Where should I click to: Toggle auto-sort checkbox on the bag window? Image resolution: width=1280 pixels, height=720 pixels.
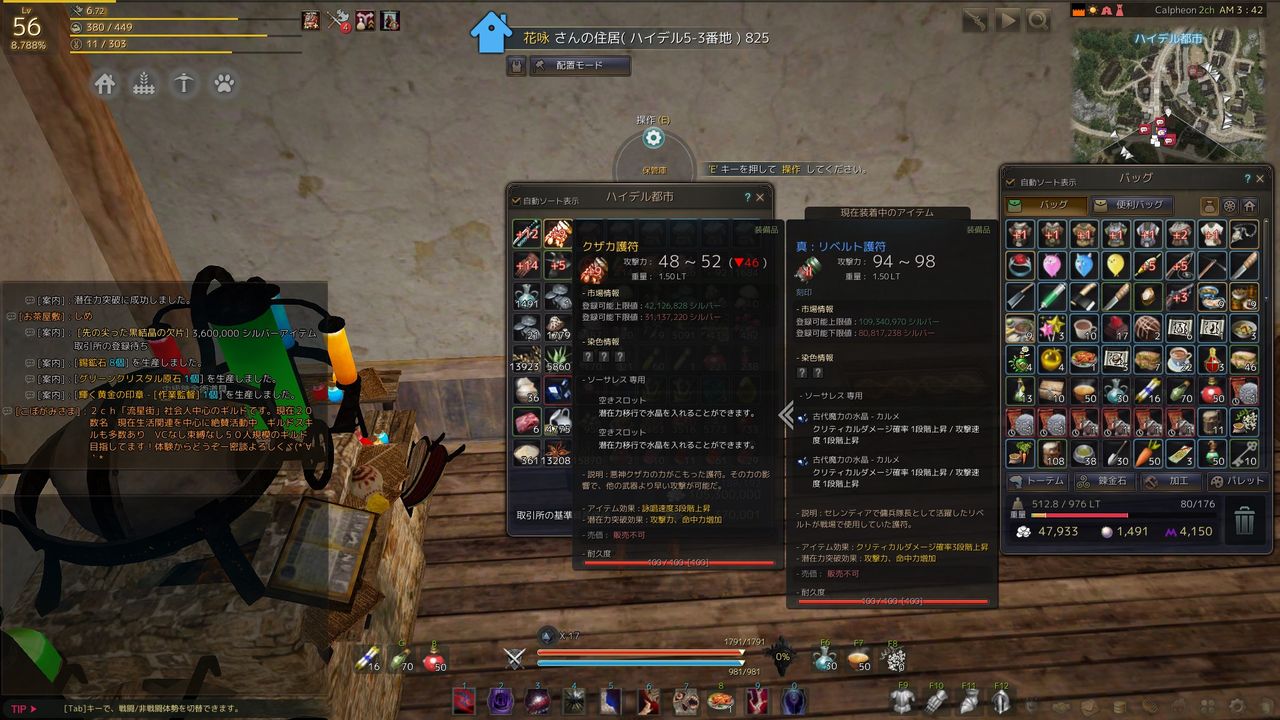[x=1012, y=179]
